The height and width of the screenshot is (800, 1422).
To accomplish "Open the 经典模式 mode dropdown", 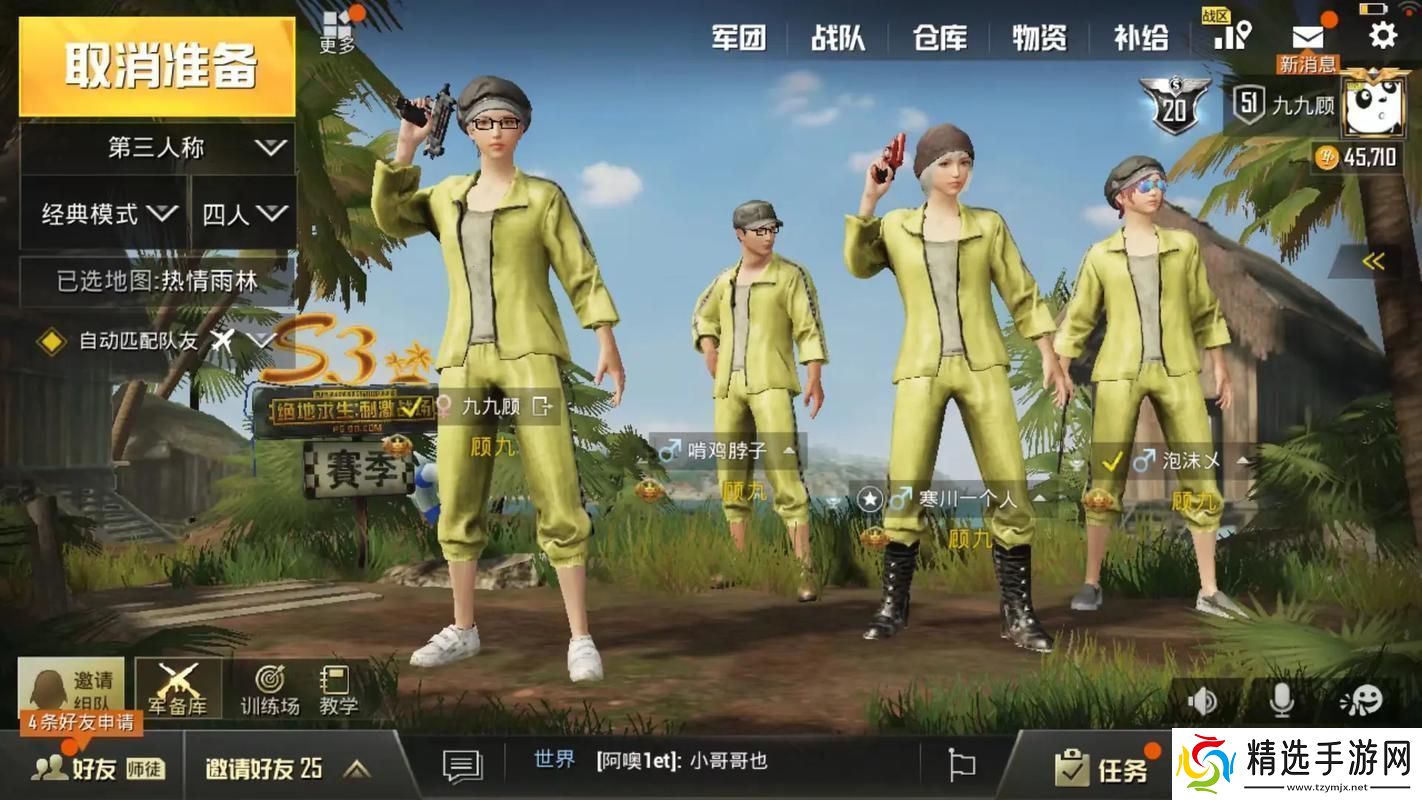I will 105,213.
